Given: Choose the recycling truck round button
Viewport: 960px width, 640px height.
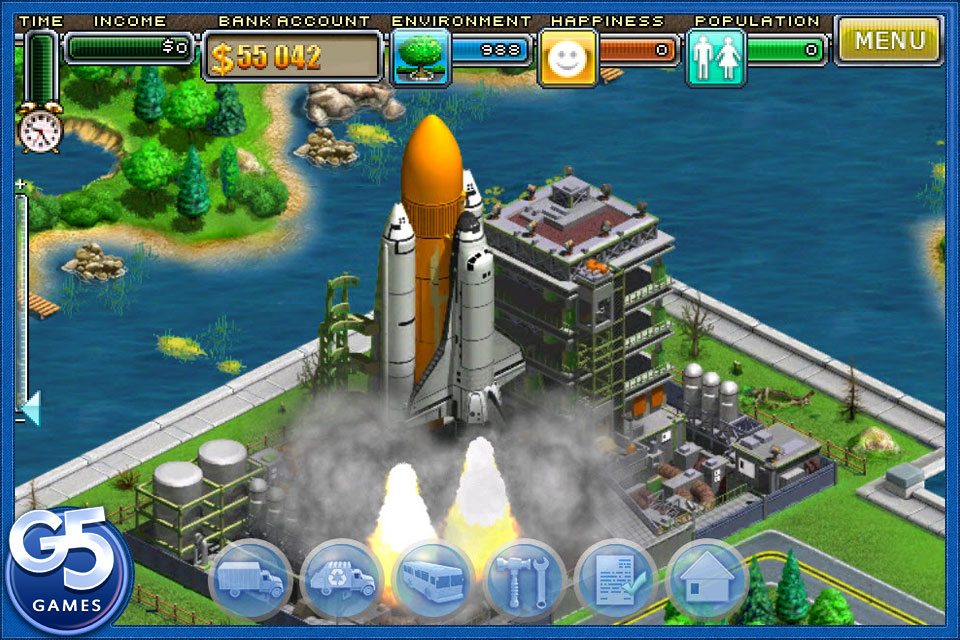Looking at the screenshot, I should 342,580.
